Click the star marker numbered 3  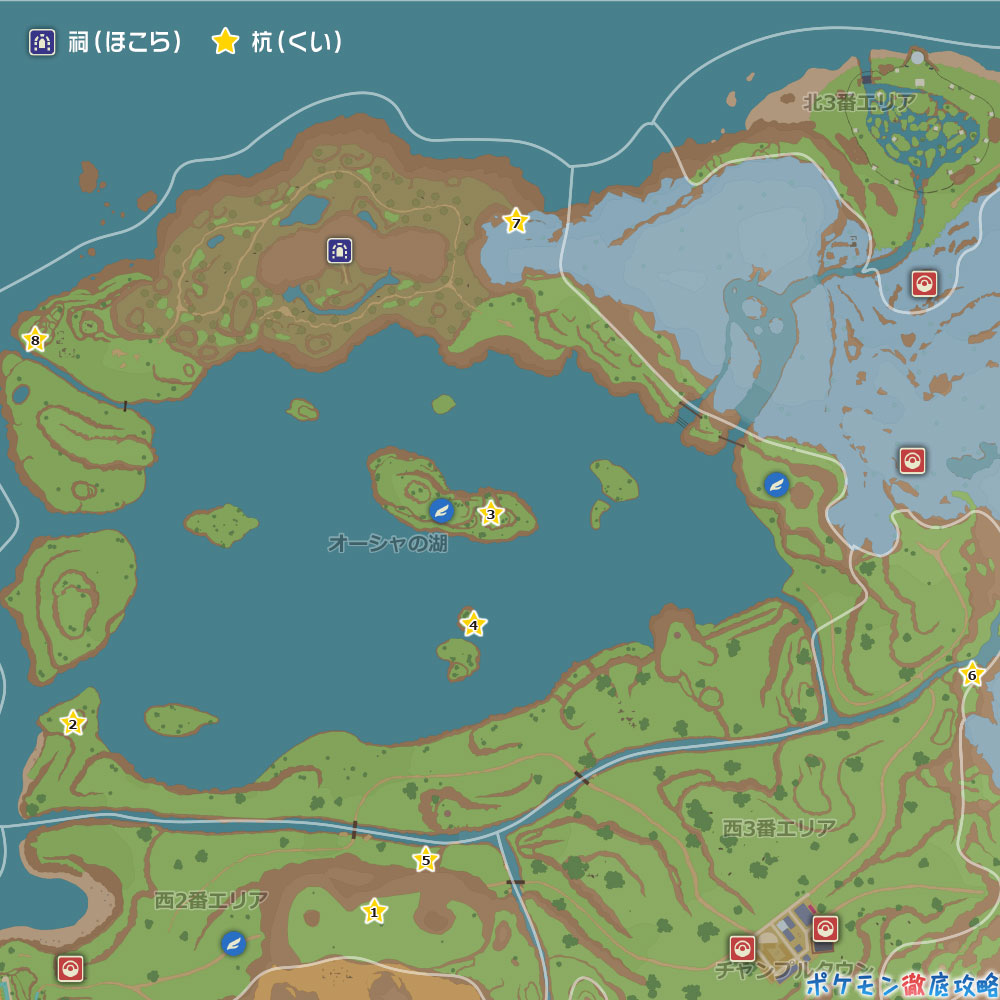(490, 514)
